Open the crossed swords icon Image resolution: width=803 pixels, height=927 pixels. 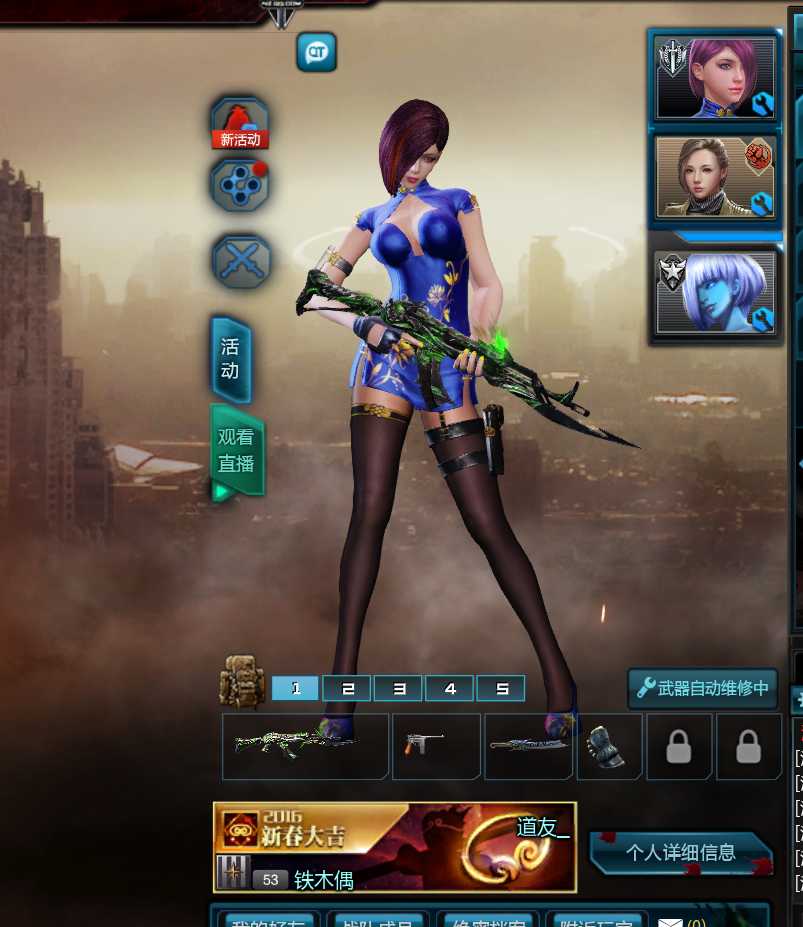click(241, 261)
